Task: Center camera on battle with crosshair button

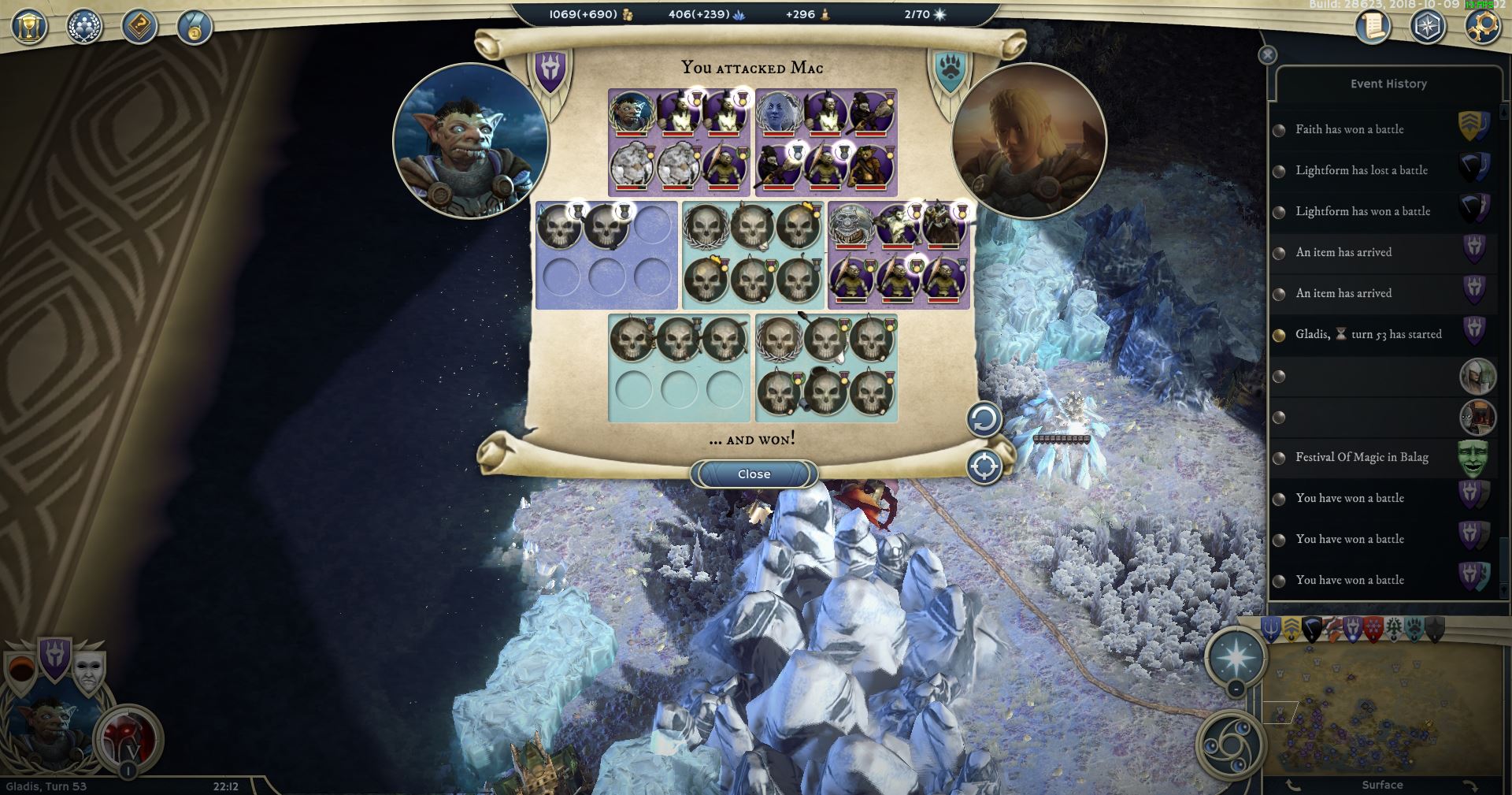Action: [984, 466]
